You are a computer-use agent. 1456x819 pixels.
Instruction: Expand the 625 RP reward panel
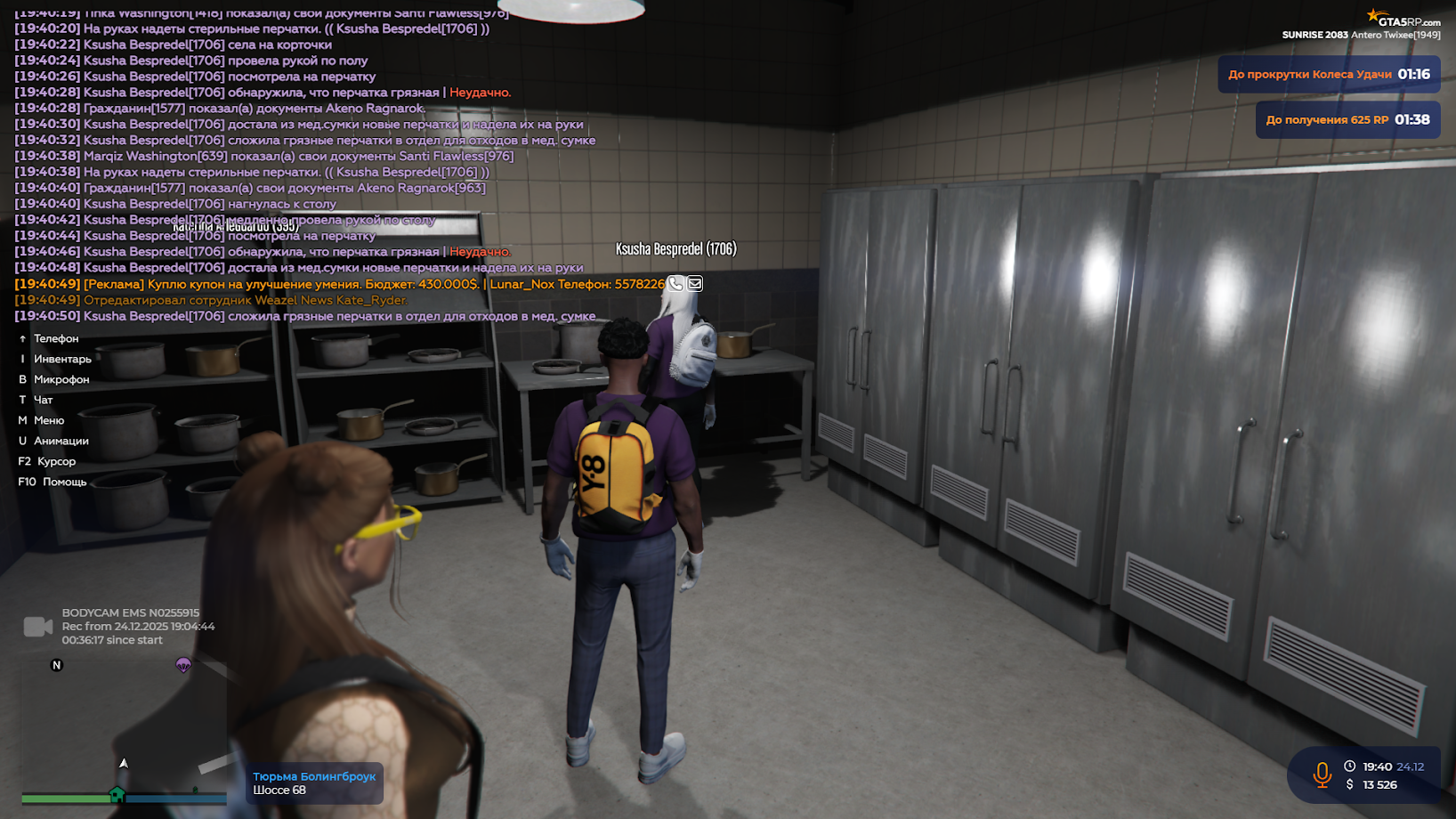1347,118
